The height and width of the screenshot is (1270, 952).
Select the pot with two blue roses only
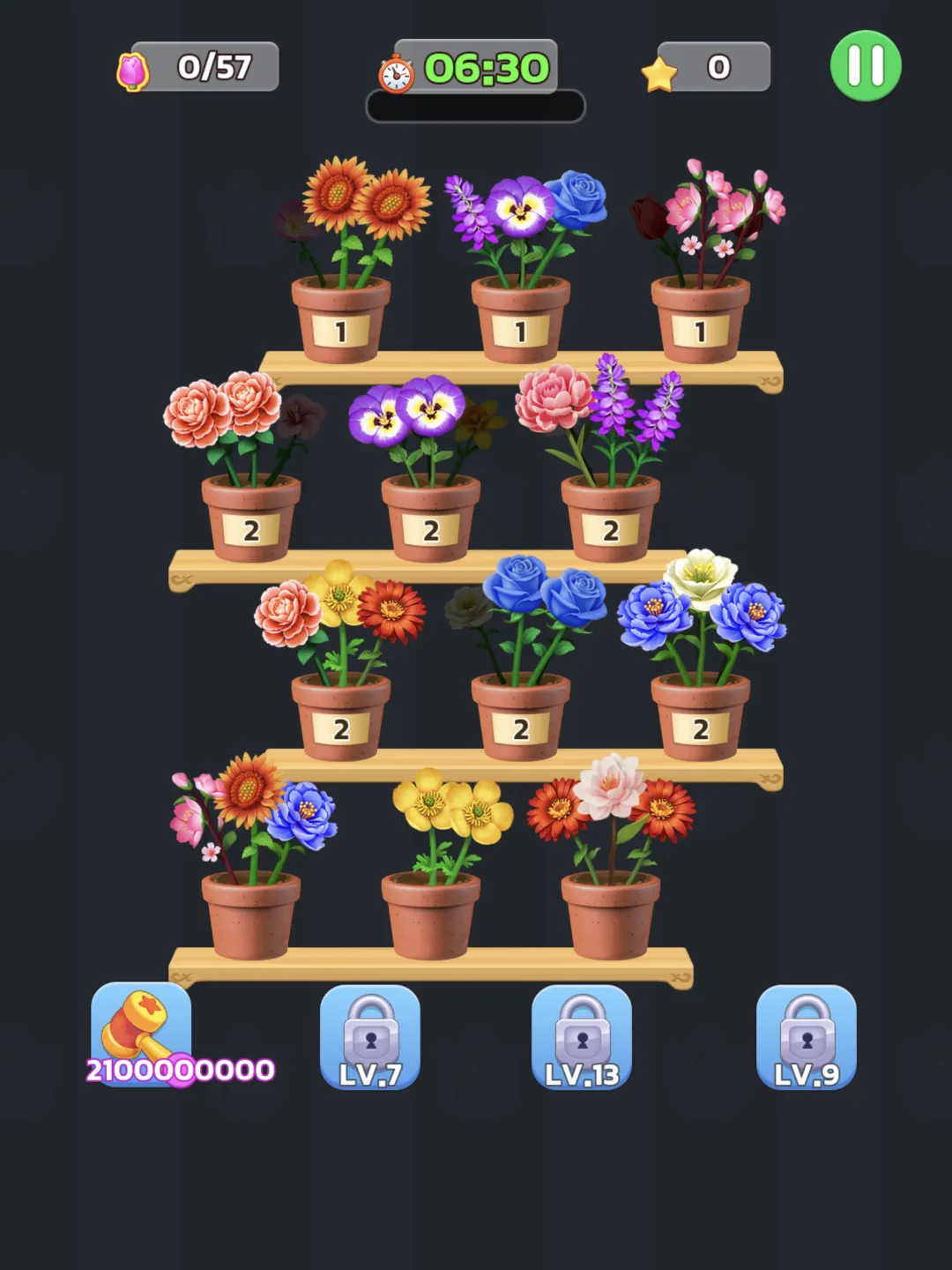point(521,714)
